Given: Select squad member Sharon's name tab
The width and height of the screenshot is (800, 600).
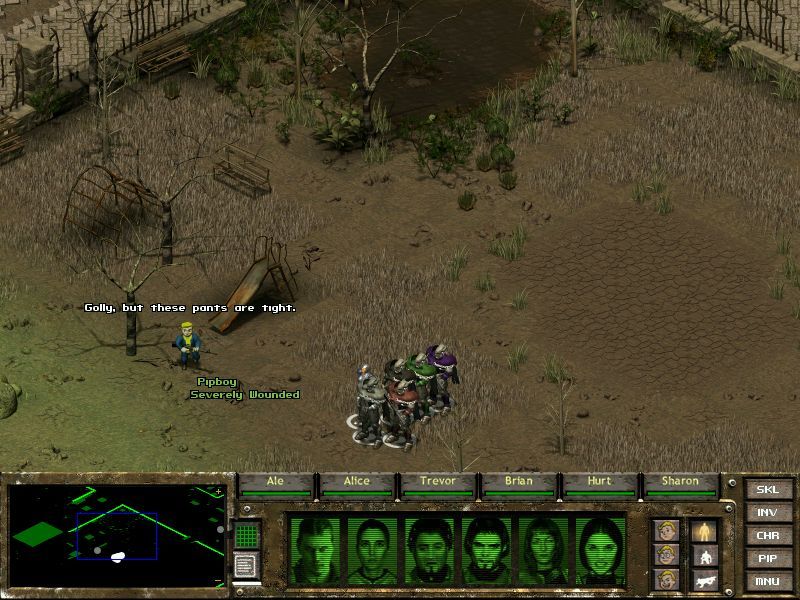Looking at the screenshot, I should [x=681, y=482].
